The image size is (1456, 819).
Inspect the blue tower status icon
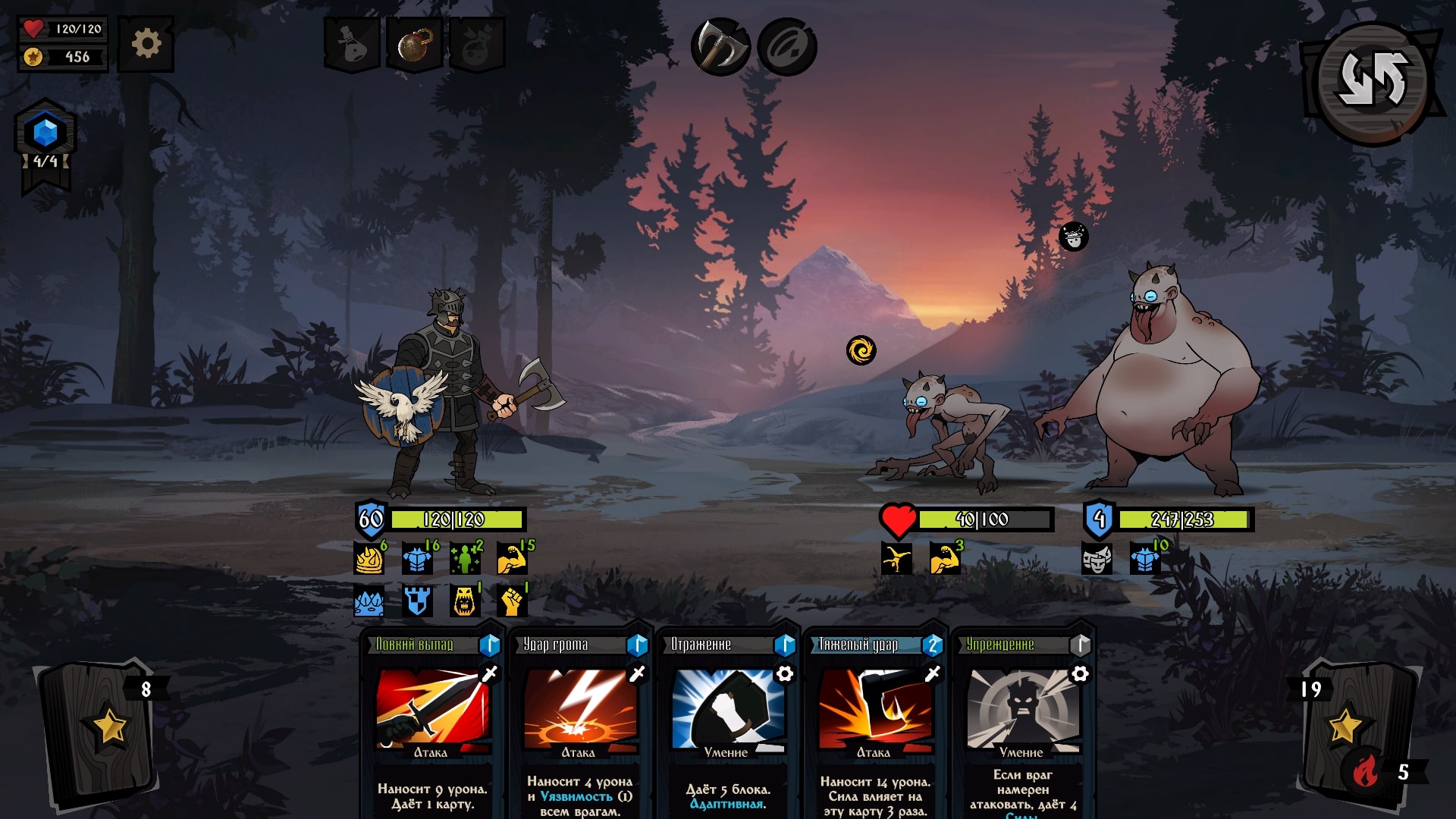(417, 602)
